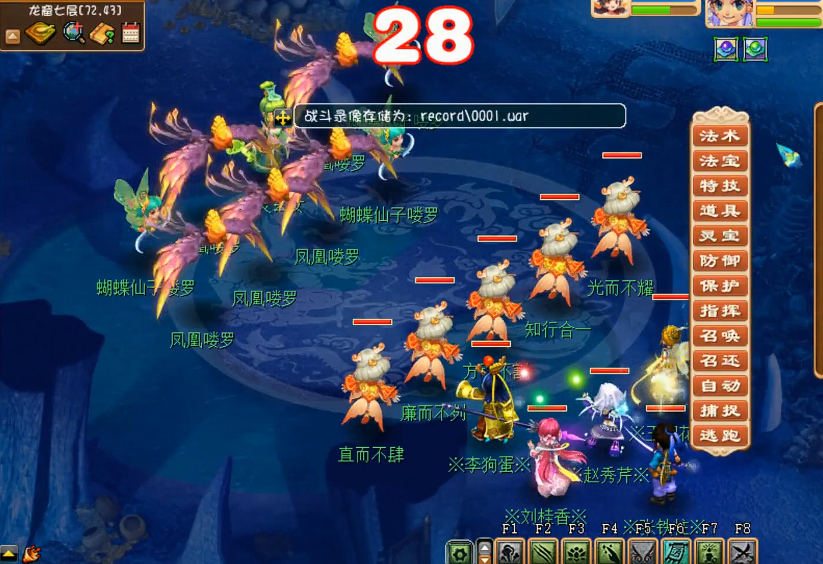Open the calendar icon
Image resolution: width=823 pixels, height=564 pixels.
[x=131, y=33]
